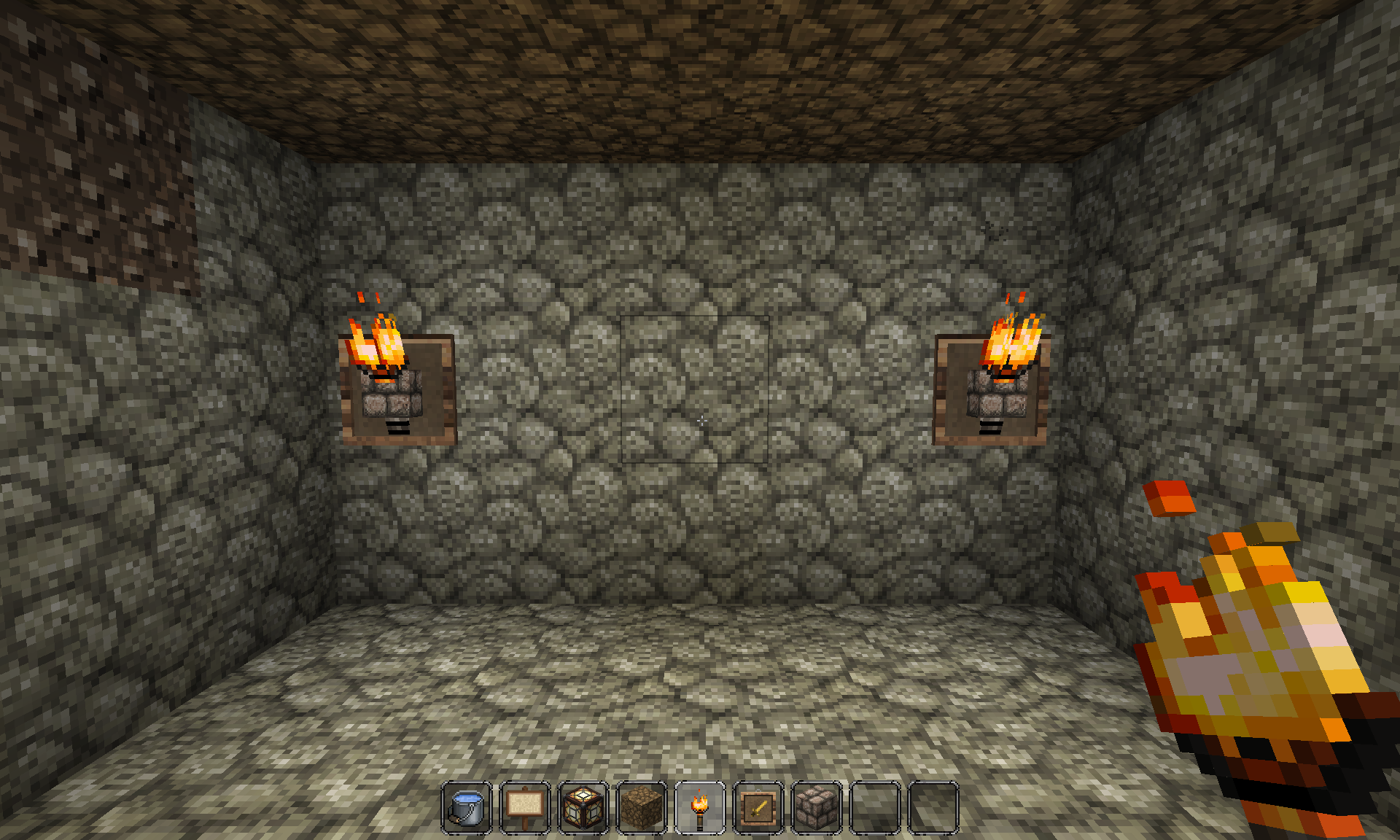The image size is (1400, 840).
Task: Click the stone bricks inside the left frame
Action: [x=394, y=405]
